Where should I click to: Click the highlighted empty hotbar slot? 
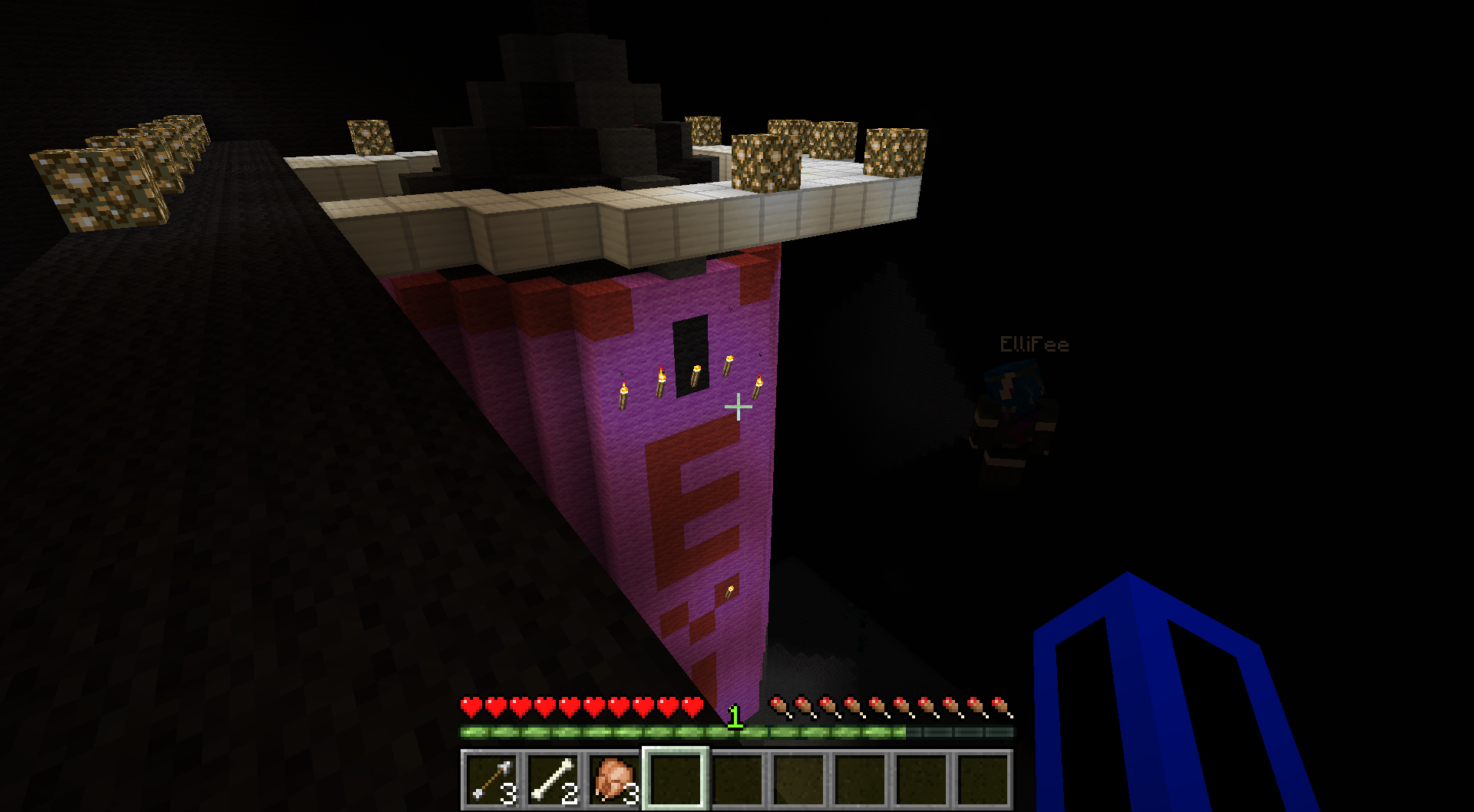[x=675, y=779]
